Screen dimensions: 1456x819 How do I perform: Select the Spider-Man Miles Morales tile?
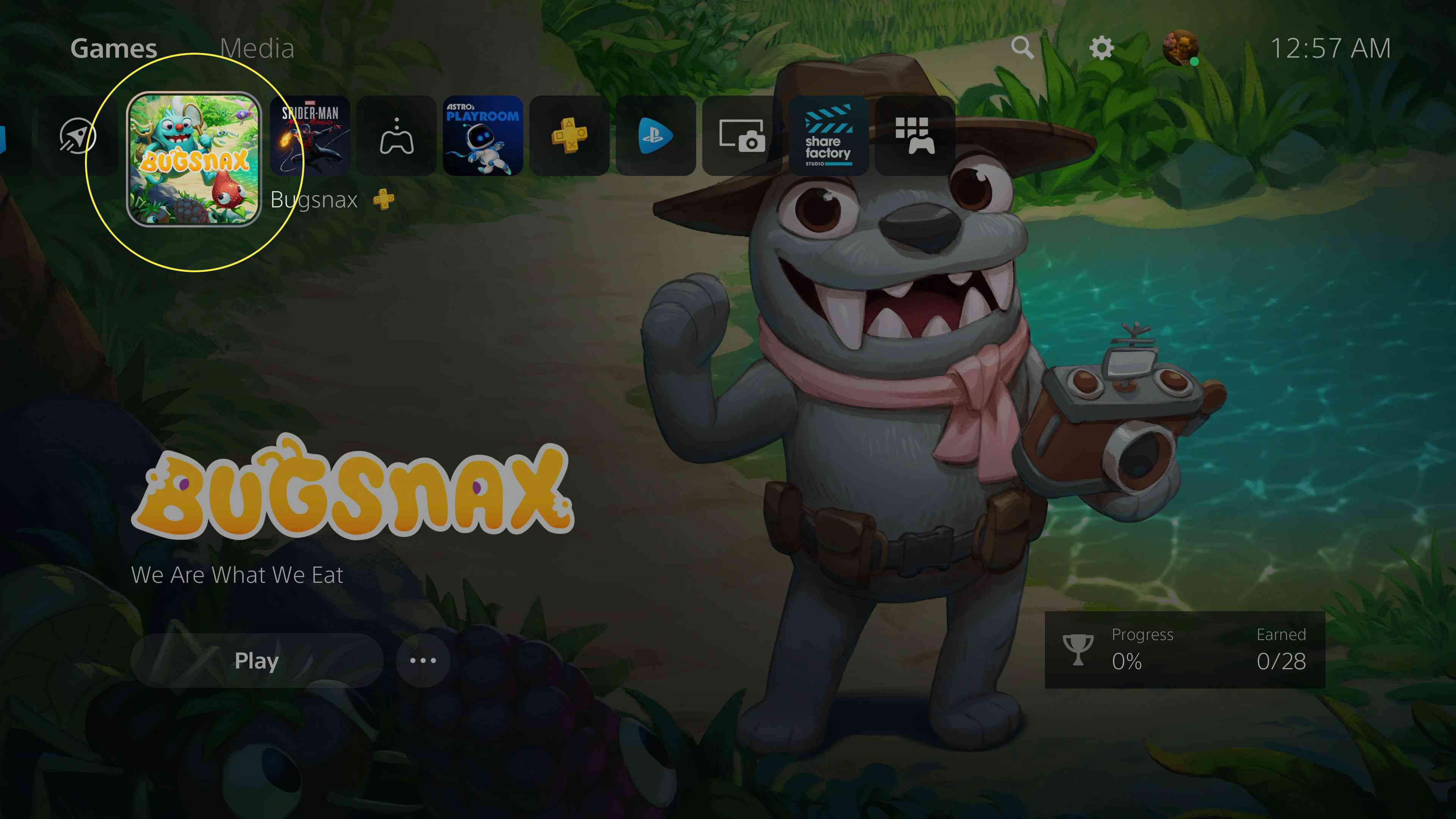click(x=310, y=136)
